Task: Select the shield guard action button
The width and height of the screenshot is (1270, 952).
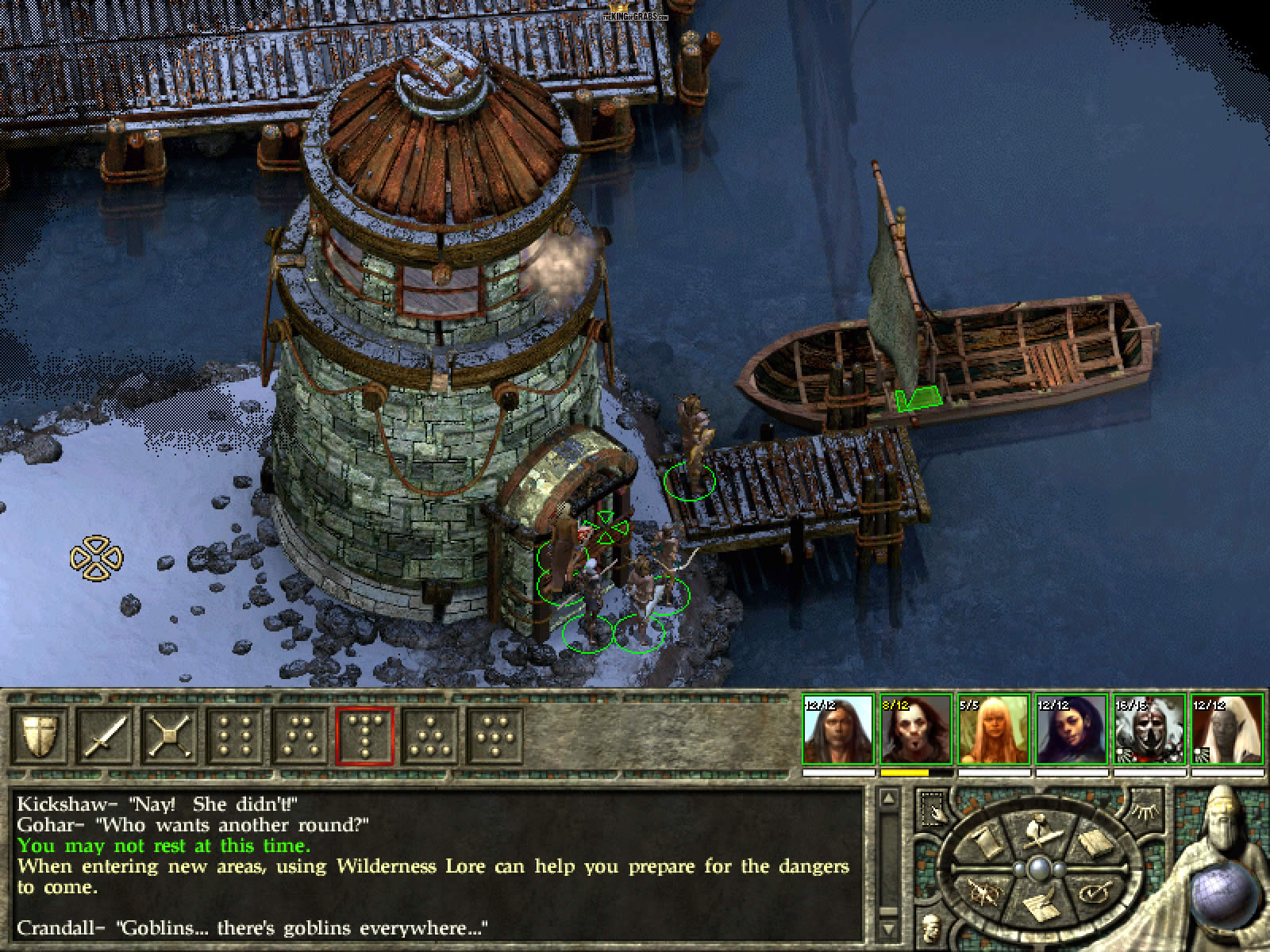Action: (x=38, y=736)
